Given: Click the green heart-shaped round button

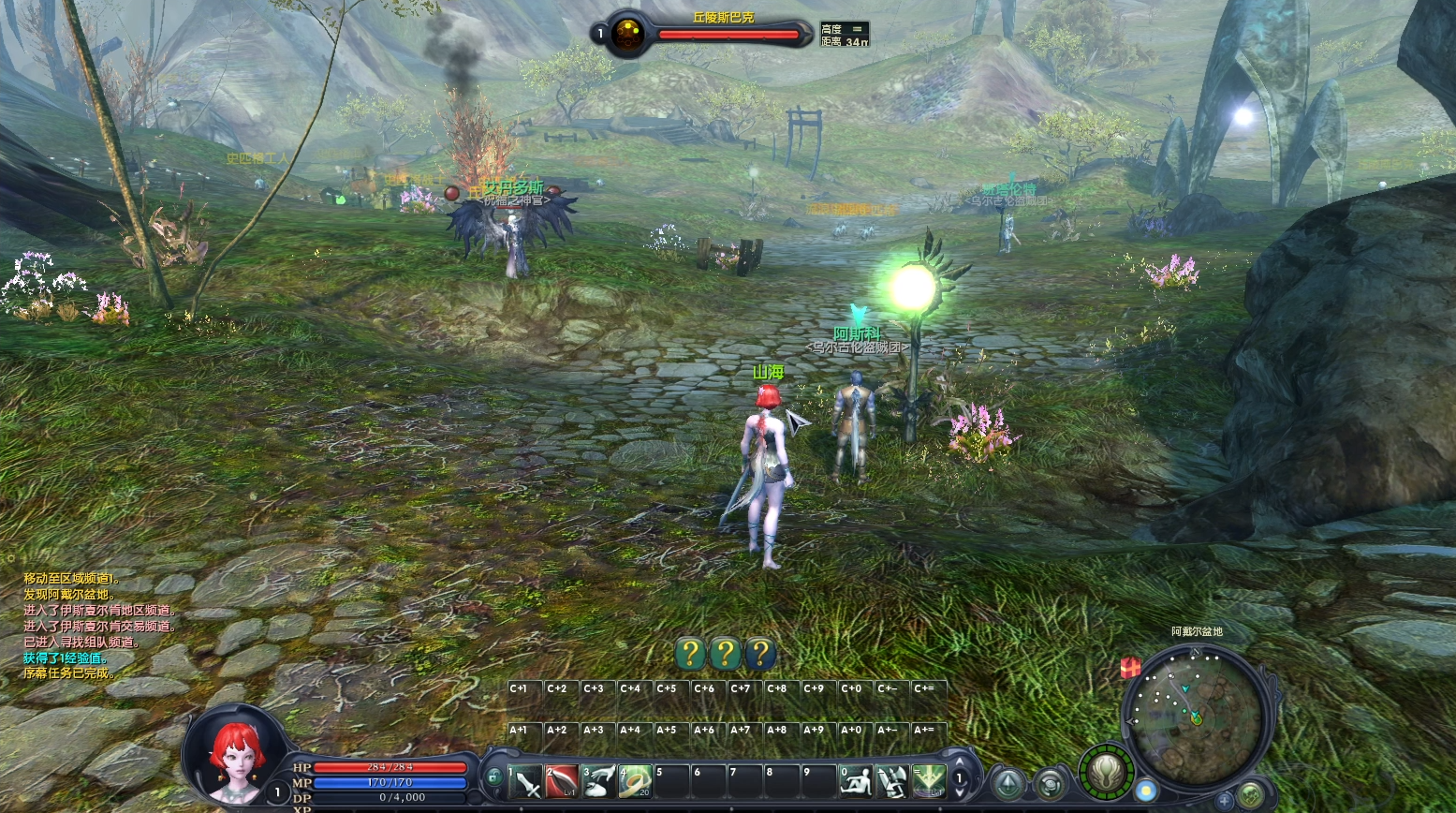Looking at the screenshot, I should click(x=1251, y=796).
